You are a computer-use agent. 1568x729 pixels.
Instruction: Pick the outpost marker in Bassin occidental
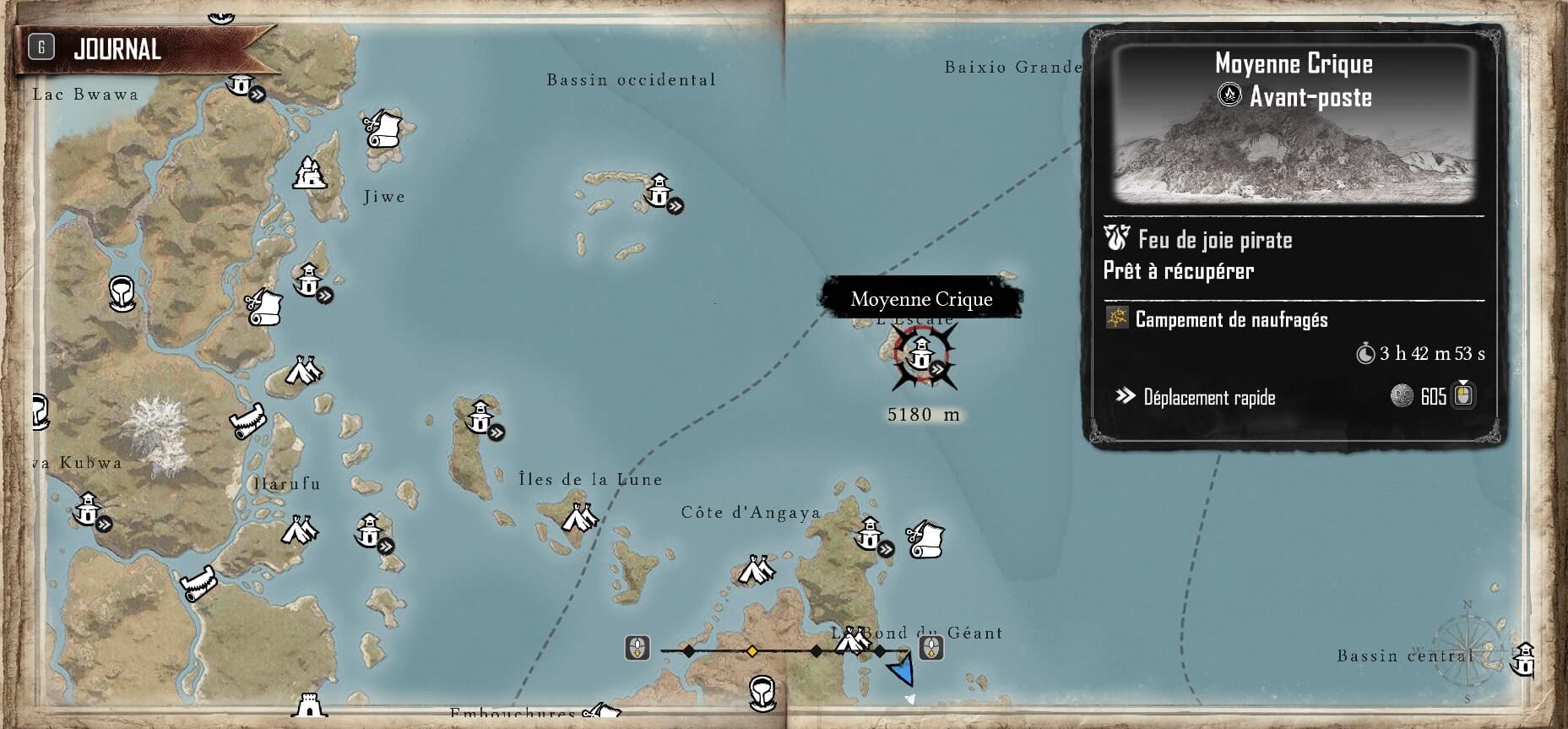(659, 191)
